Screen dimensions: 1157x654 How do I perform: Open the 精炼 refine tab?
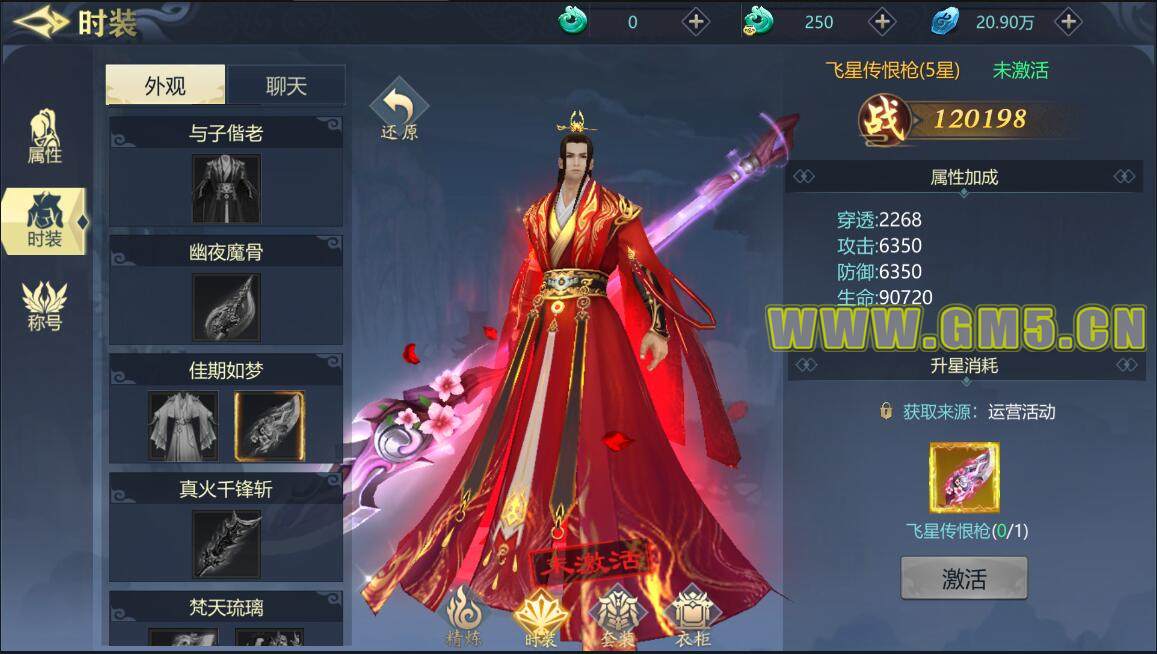coord(463,615)
